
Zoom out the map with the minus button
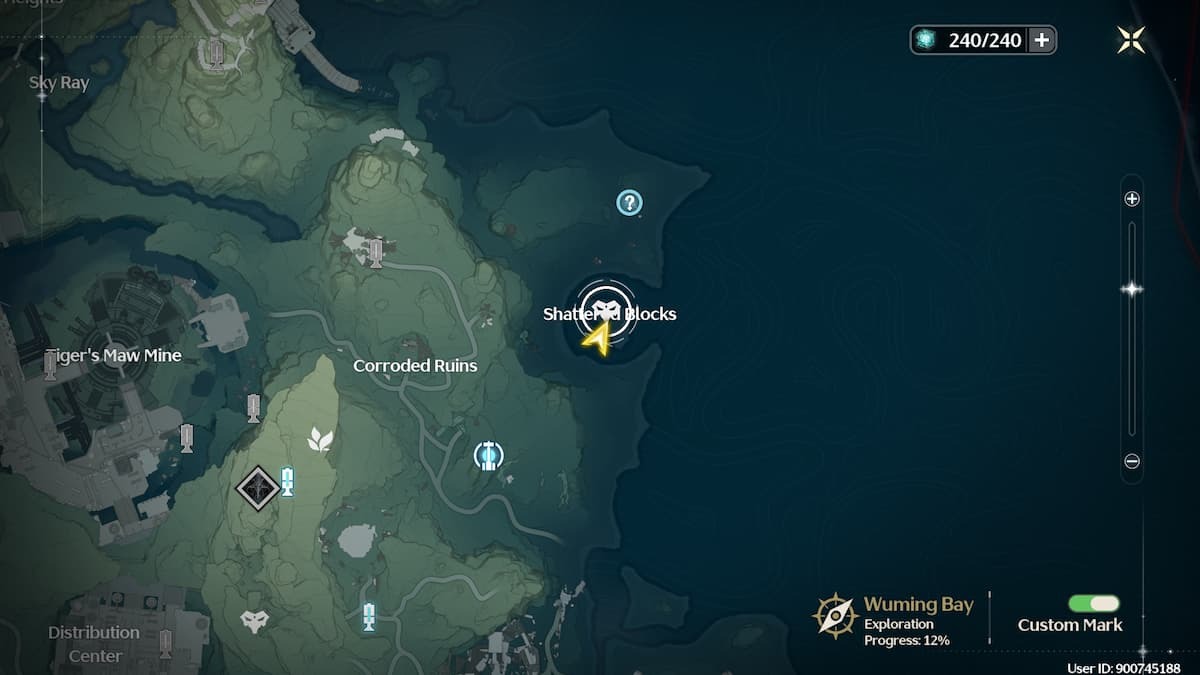coord(1132,462)
